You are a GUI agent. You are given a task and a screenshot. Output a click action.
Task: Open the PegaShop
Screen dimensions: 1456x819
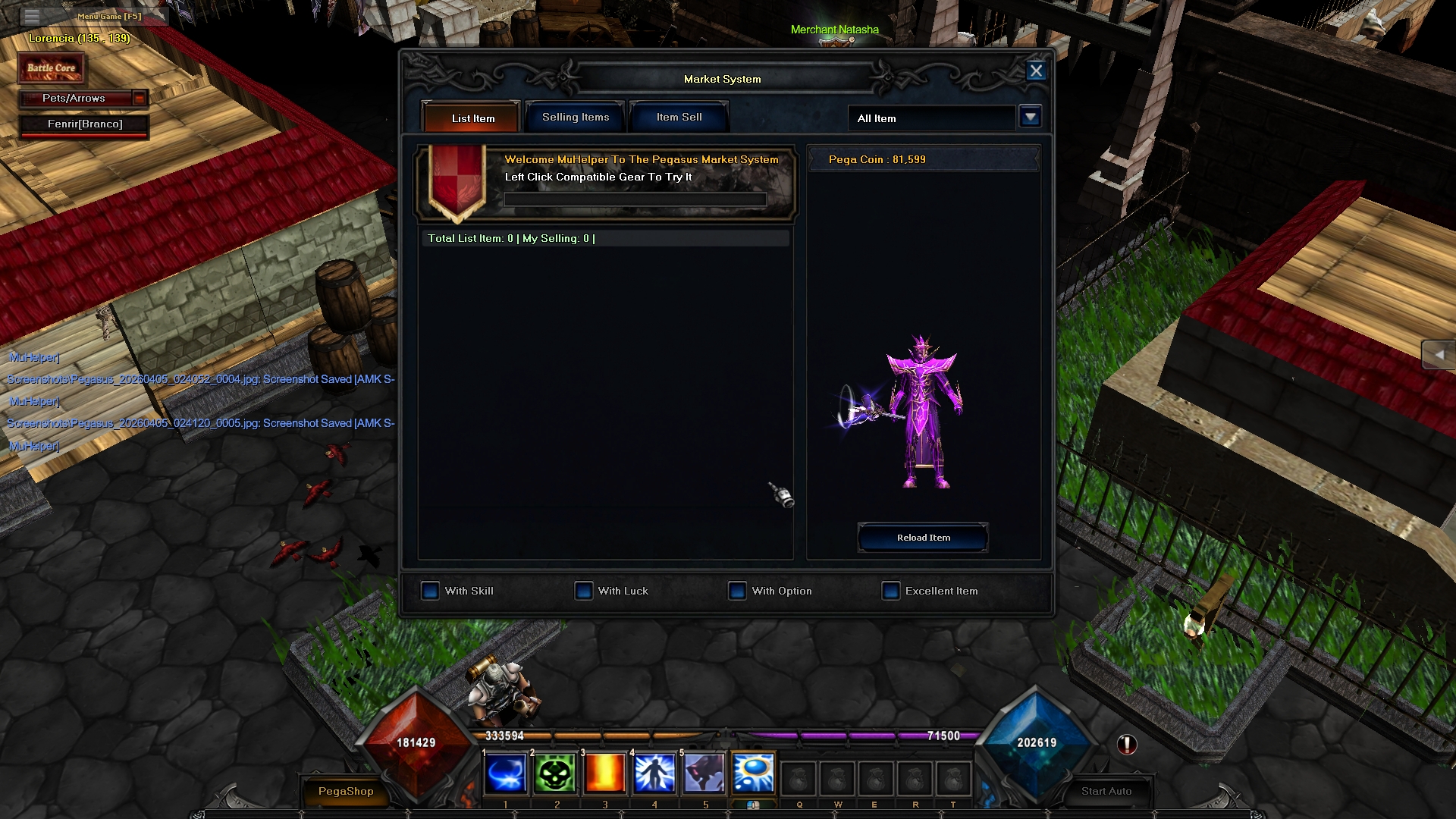pyautogui.click(x=346, y=791)
